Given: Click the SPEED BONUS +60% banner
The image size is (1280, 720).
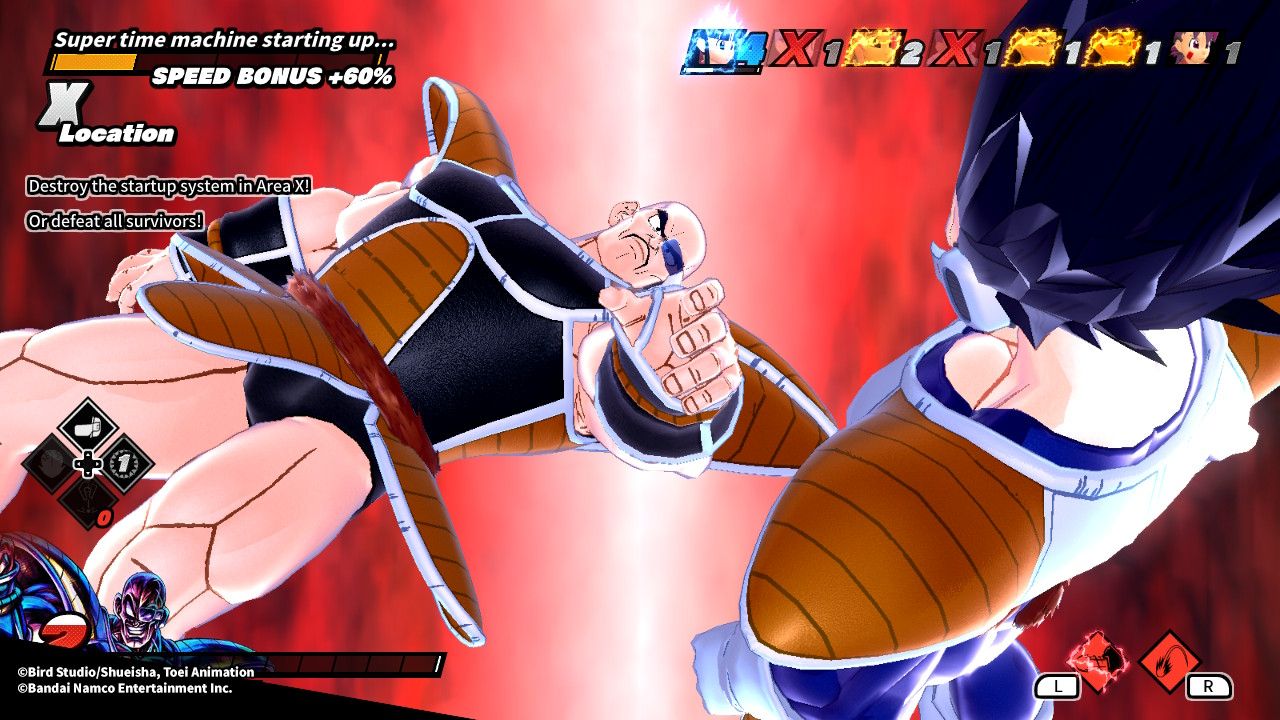Looking at the screenshot, I should 272,75.
